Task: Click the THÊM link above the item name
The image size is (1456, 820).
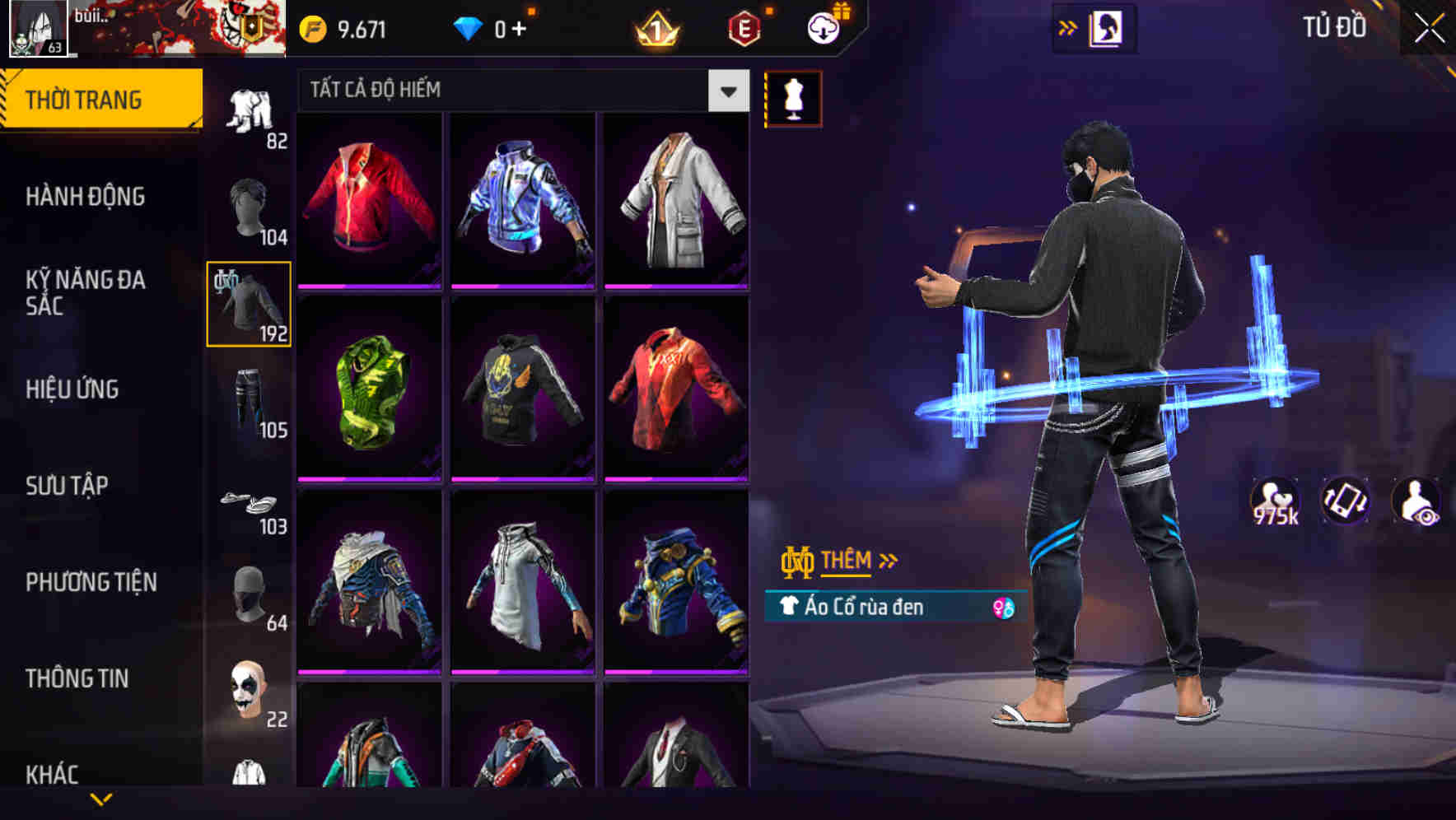Action: click(847, 561)
